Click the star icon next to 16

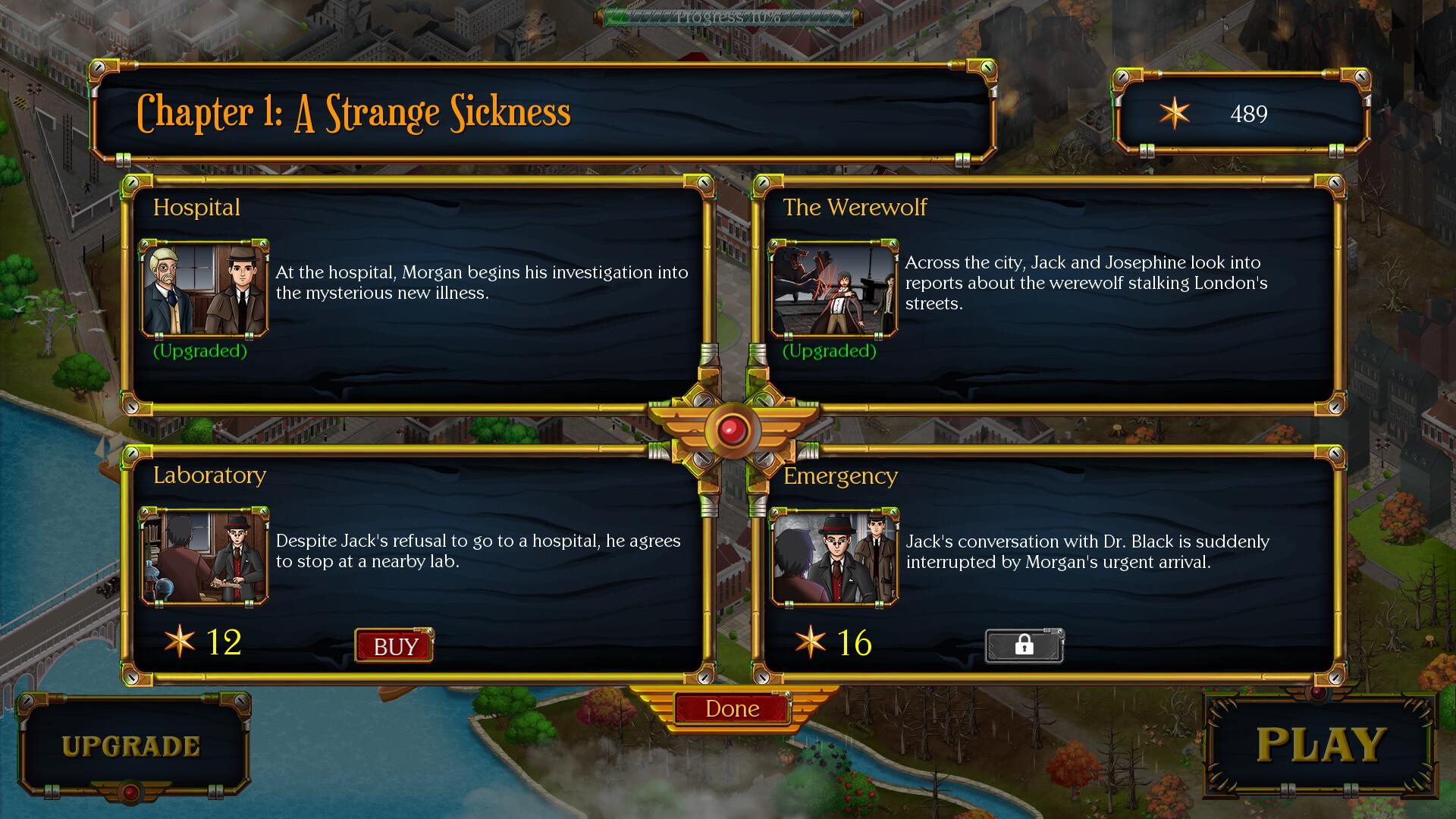pyautogui.click(x=810, y=644)
